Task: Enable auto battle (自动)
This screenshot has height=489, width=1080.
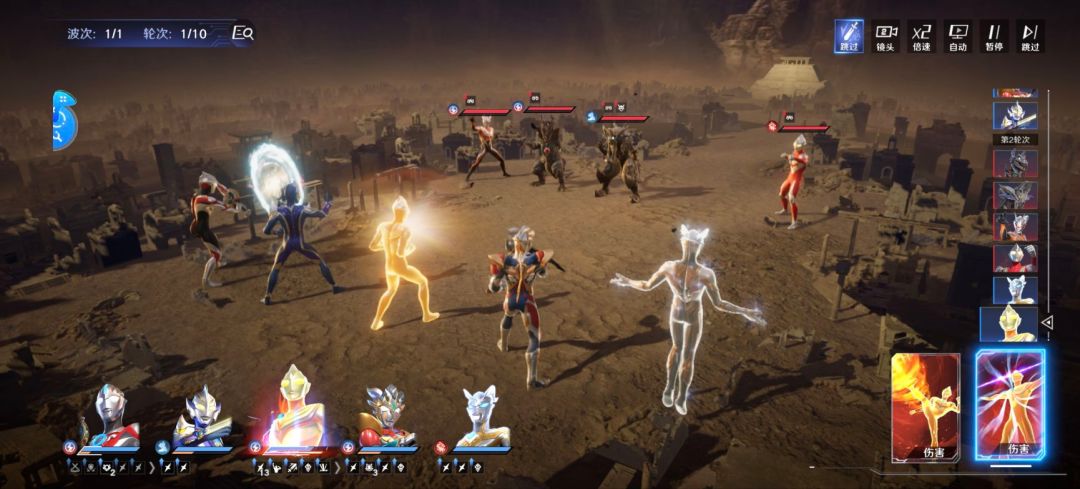Action: coord(958,36)
